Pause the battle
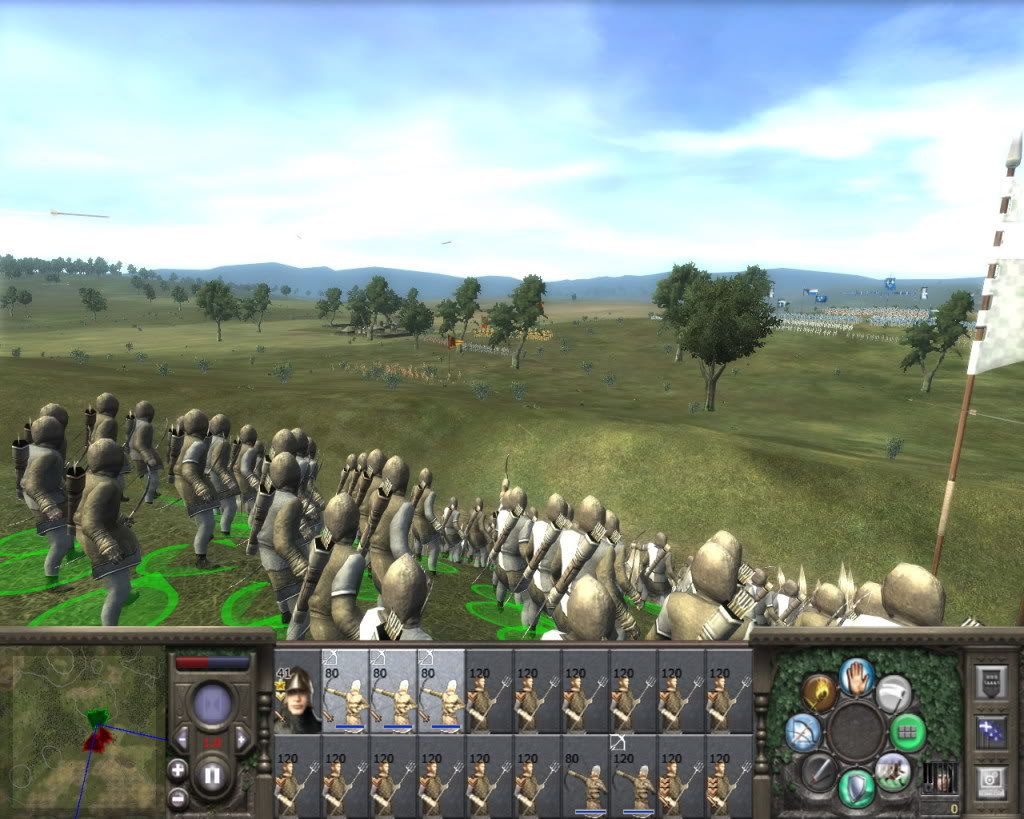This screenshot has height=819, width=1024. point(212,775)
